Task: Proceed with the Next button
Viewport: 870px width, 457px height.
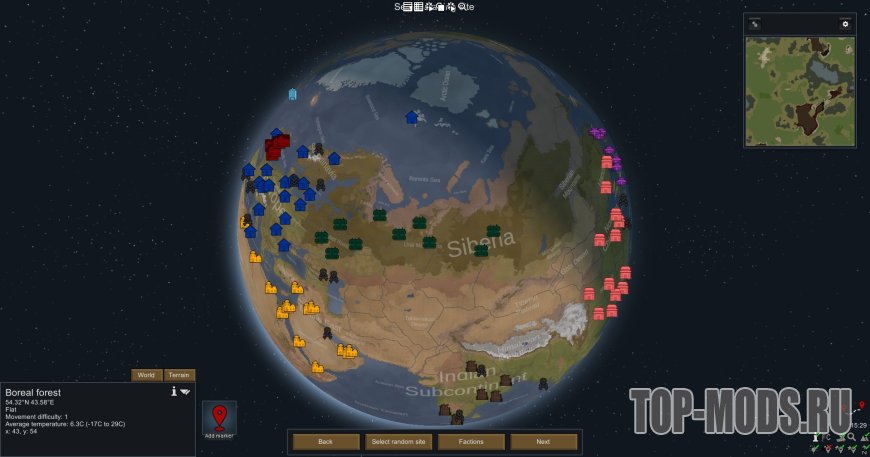Action: [x=543, y=441]
